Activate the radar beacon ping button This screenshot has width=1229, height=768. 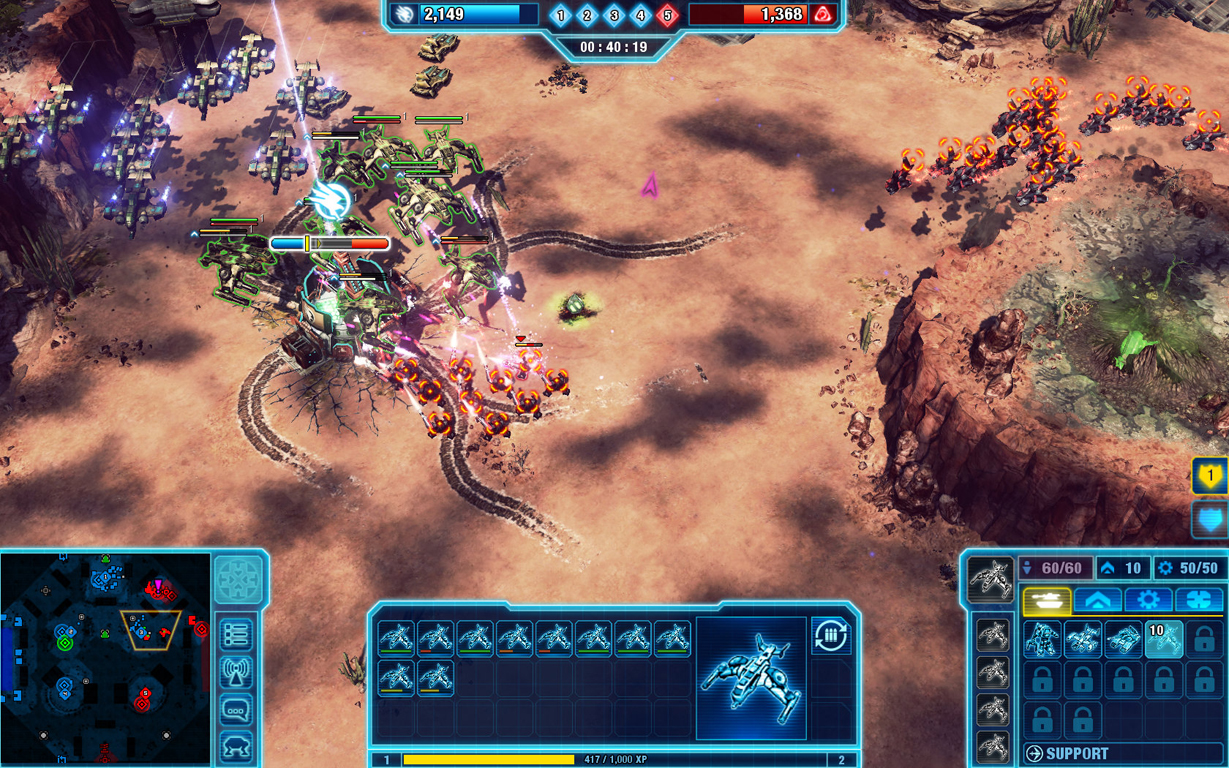(236, 673)
